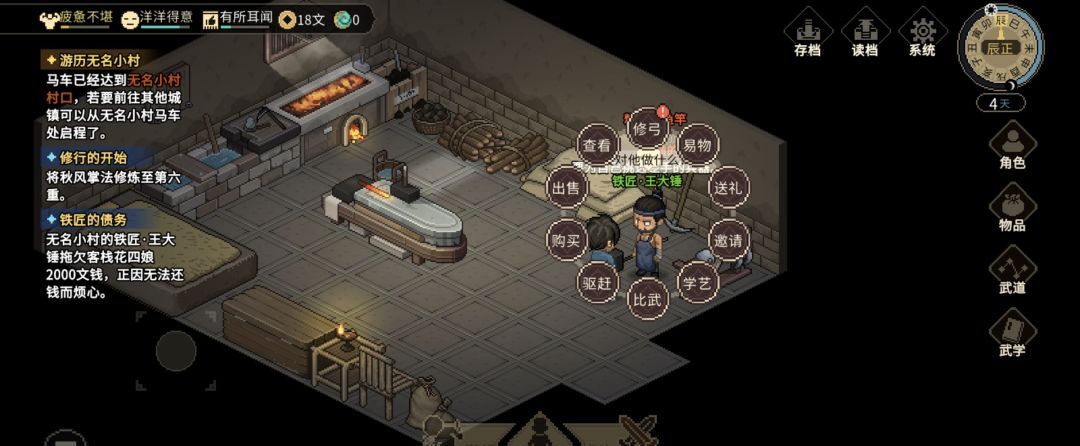Select the 送礼 (give gift) action

pyautogui.click(x=728, y=188)
